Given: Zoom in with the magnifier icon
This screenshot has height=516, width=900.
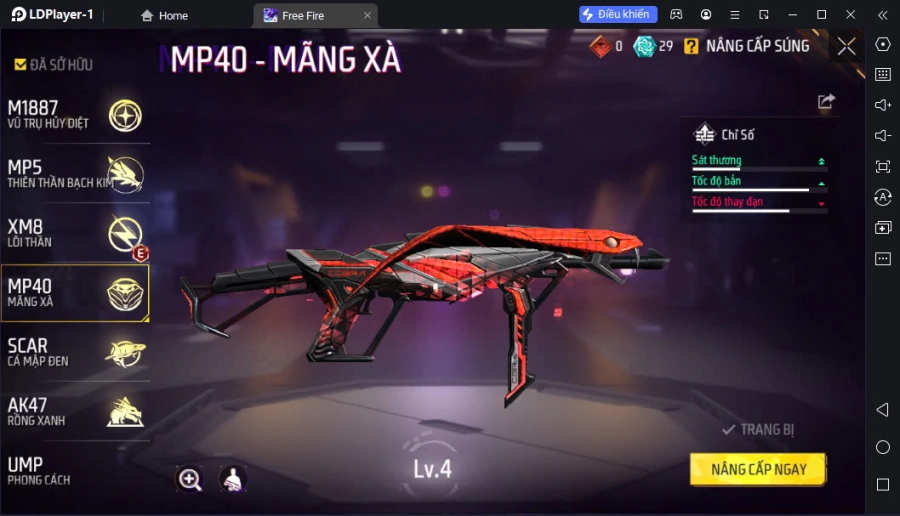Looking at the screenshot, I should pos(189,479).
